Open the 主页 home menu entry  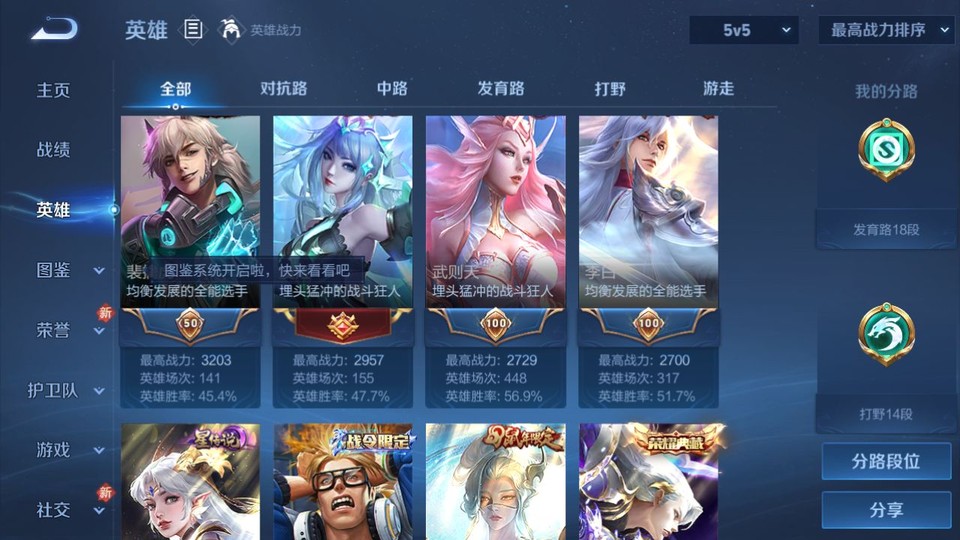[54, 90]
